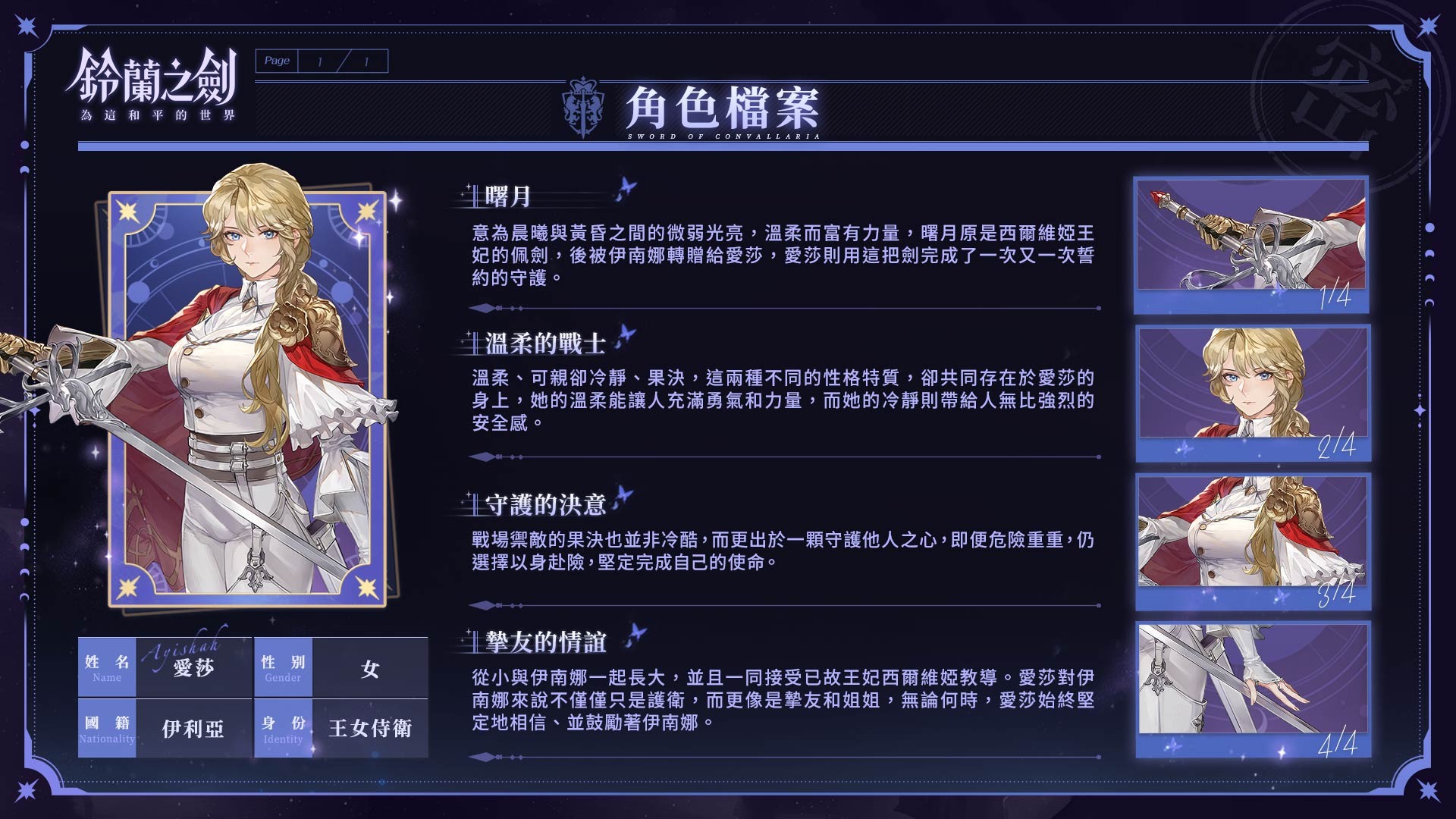Open the 2/4 character portrait thumbnail
This screenshot has height=819, width=1456.
1254,393
